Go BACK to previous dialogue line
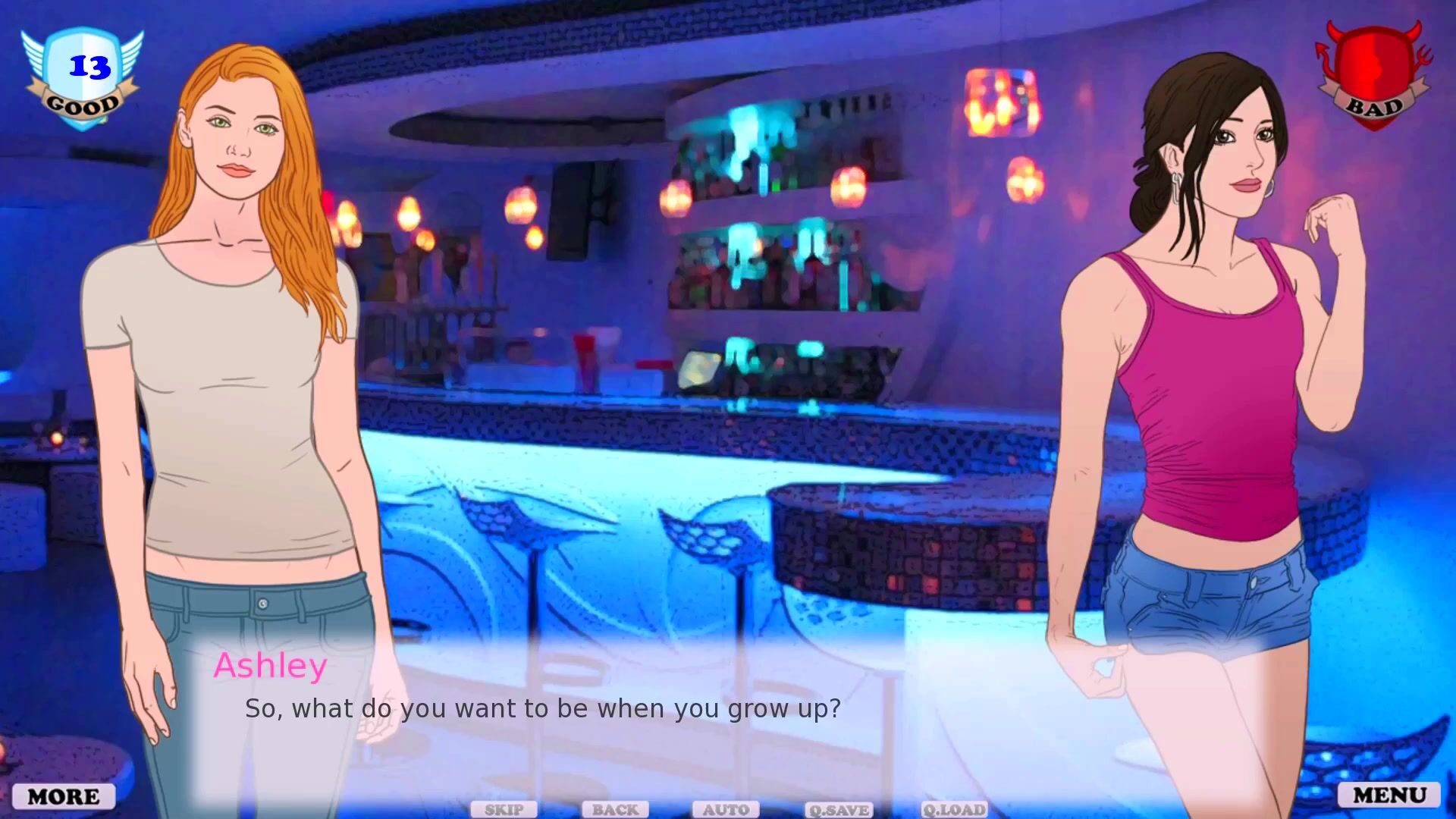This screenshot has height=819, width=1456. click(x=615, y=810)
